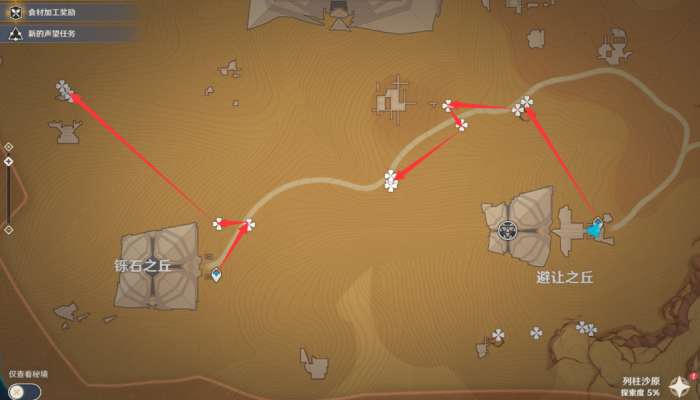Select the domain marker at 避让之丘

point(508,231)
